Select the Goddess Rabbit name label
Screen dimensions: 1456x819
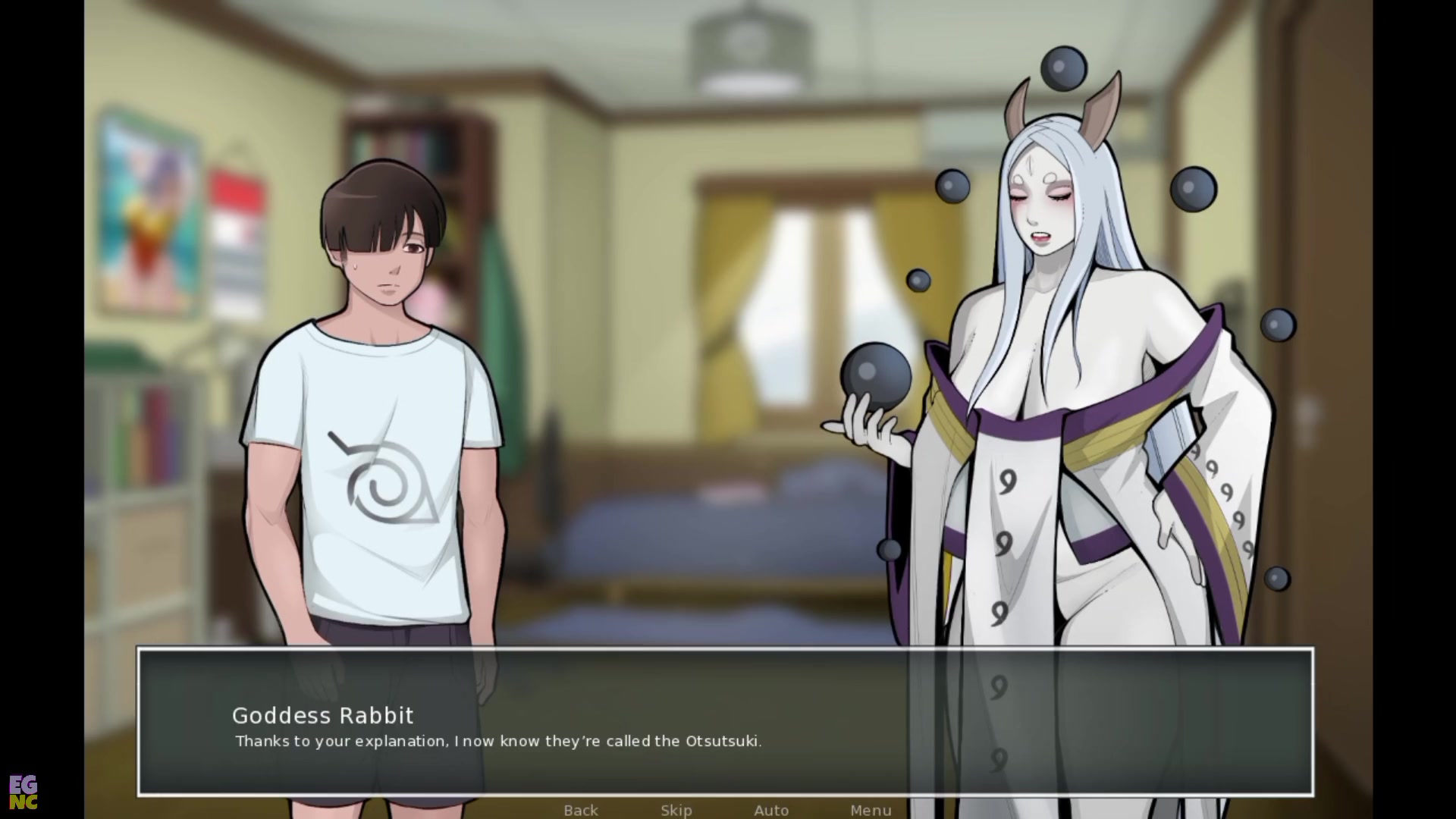click(322, 716)
